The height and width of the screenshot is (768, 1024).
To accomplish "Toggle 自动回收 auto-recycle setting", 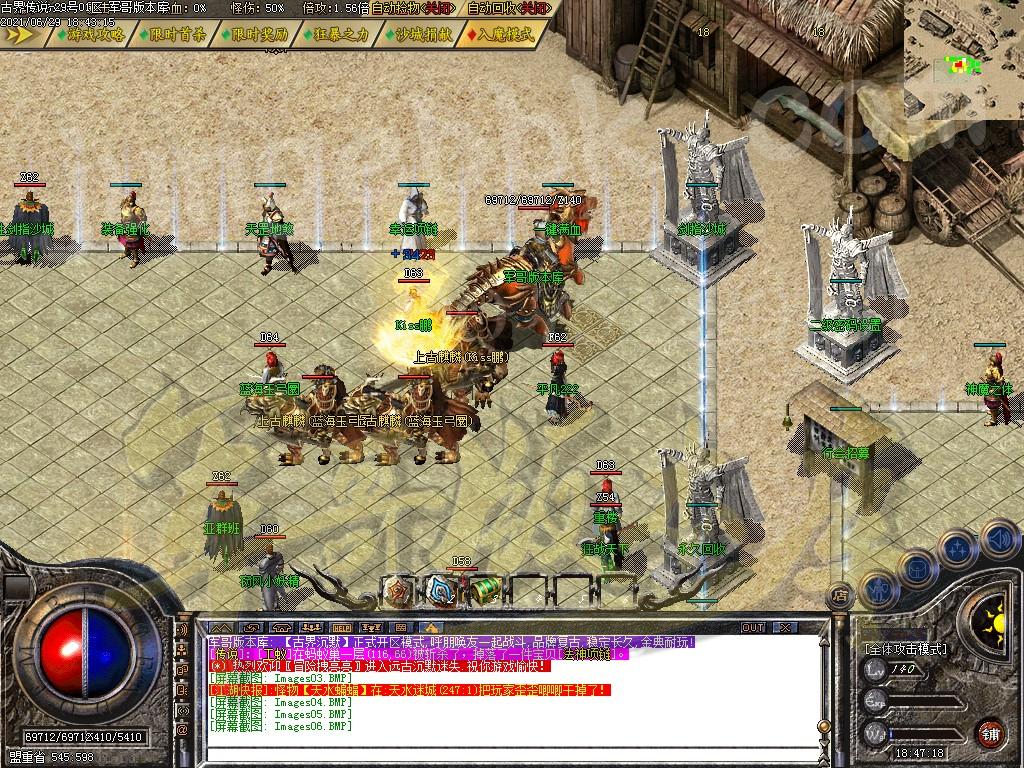I will pyautogui.click(x=506, y=8).
